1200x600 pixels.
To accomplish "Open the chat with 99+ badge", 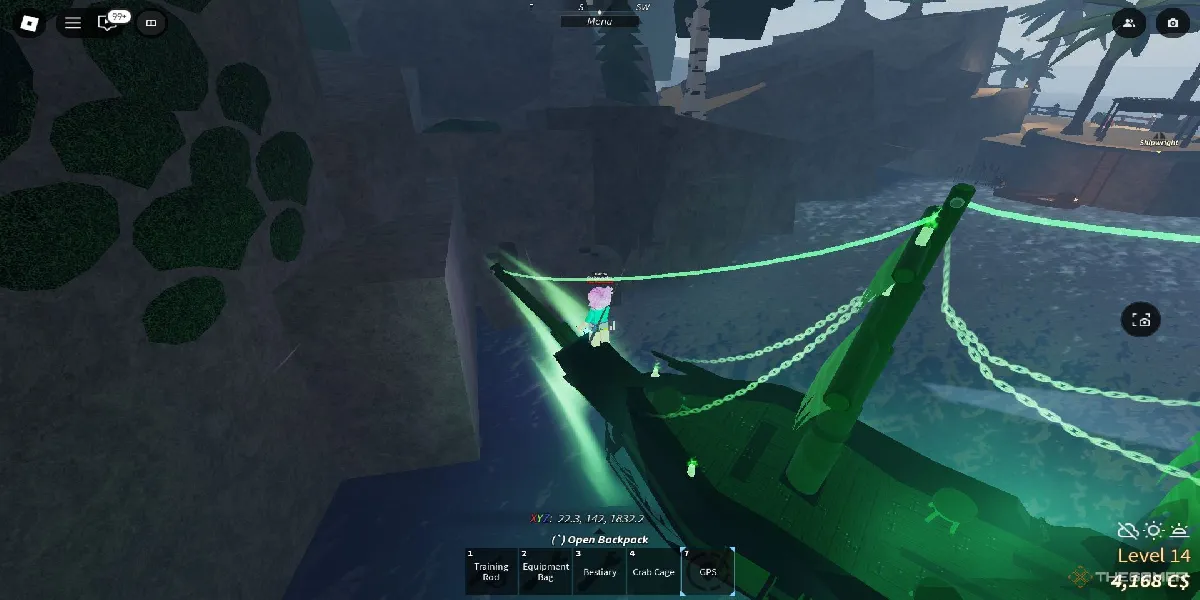I will tap(109, 22).
